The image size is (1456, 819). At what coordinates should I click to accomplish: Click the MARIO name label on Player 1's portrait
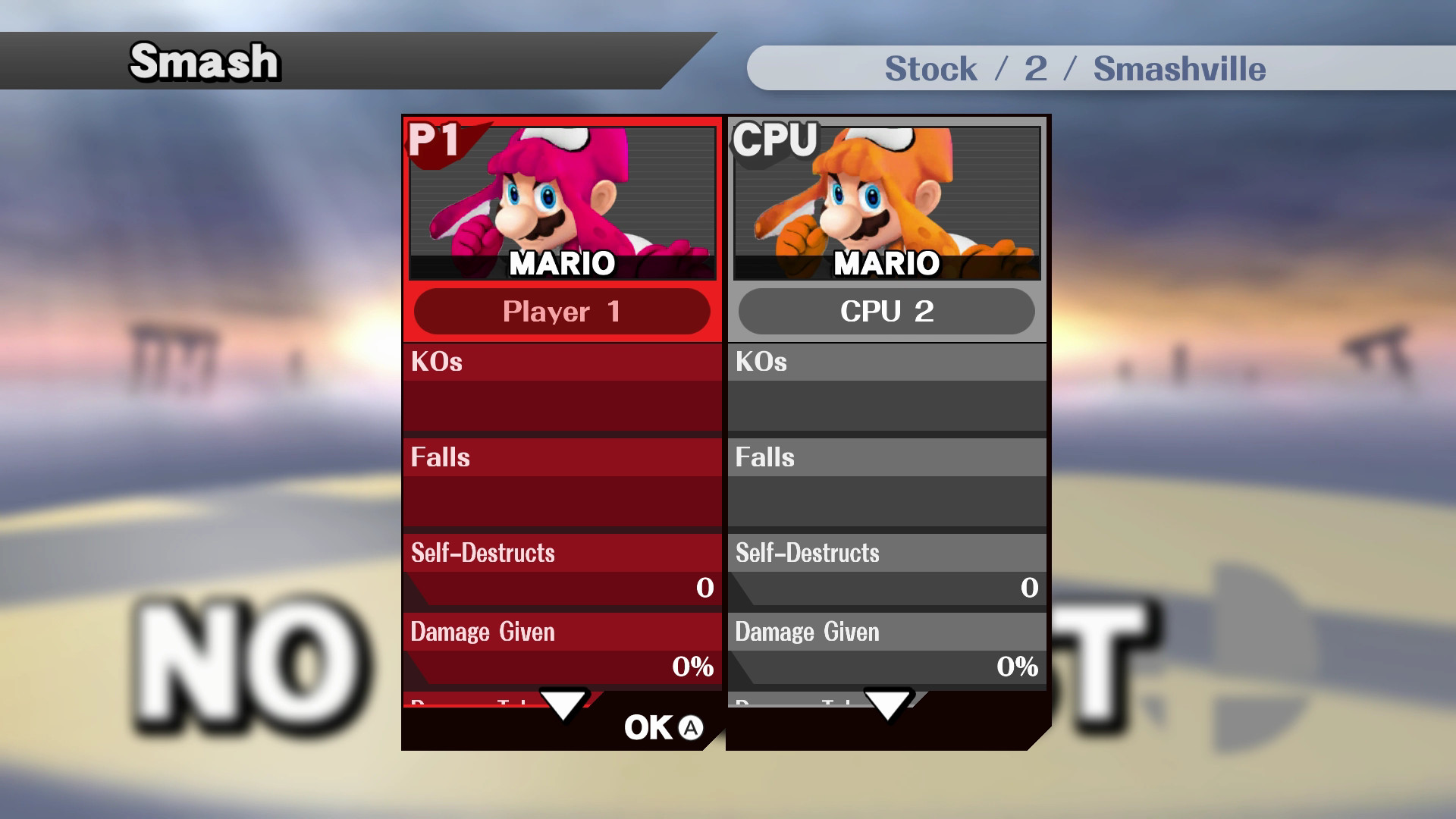(561, 265)
